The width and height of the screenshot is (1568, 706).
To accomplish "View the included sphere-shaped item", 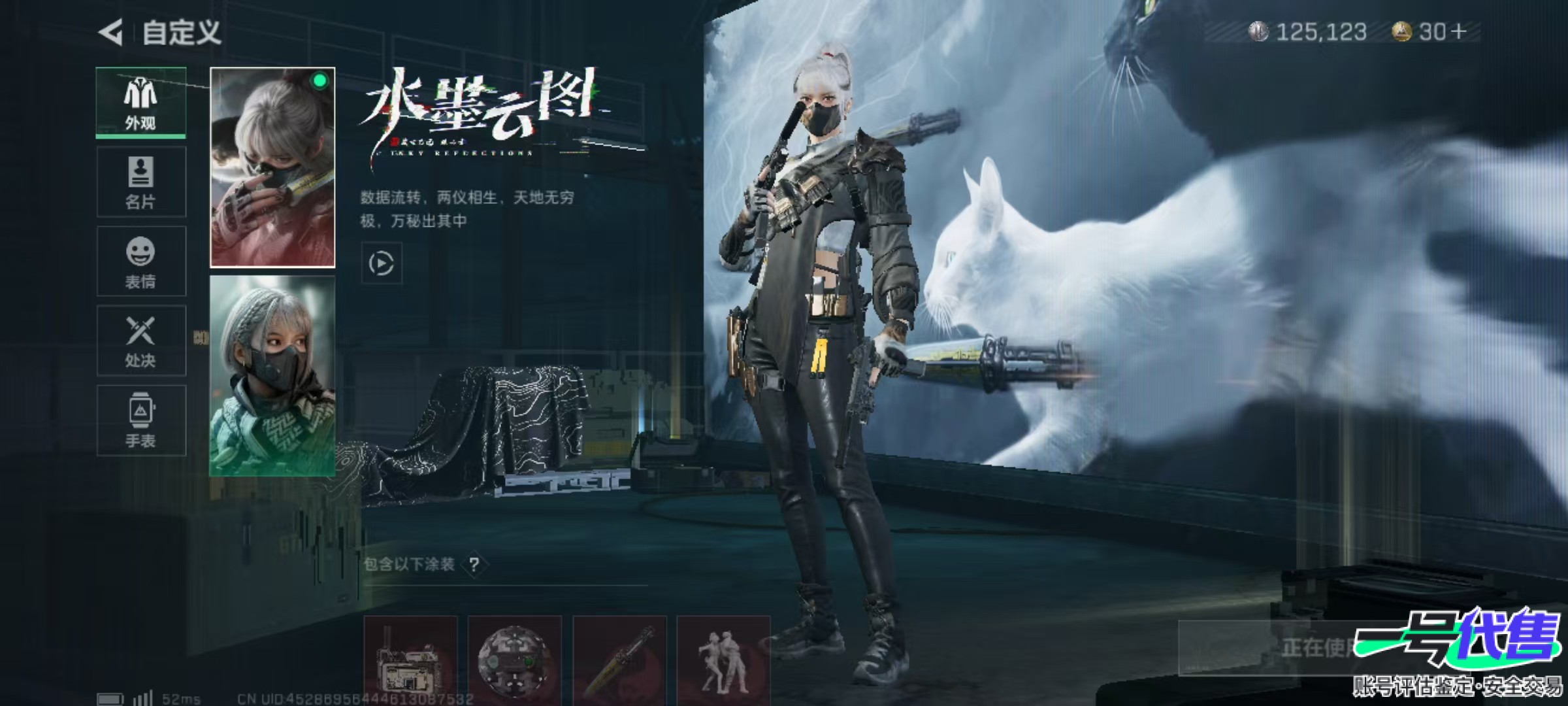I will pos(514,660).
